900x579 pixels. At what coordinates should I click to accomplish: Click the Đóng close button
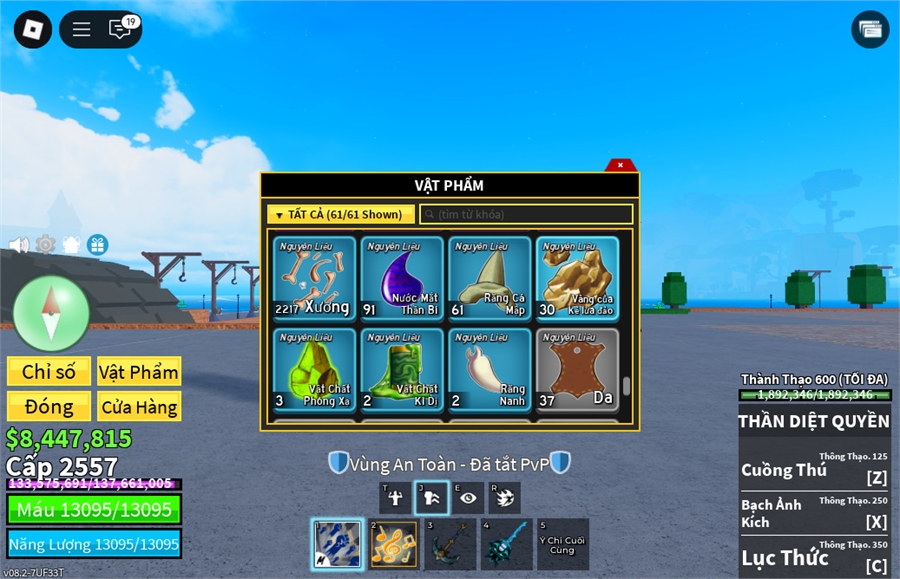pos(49,406)
